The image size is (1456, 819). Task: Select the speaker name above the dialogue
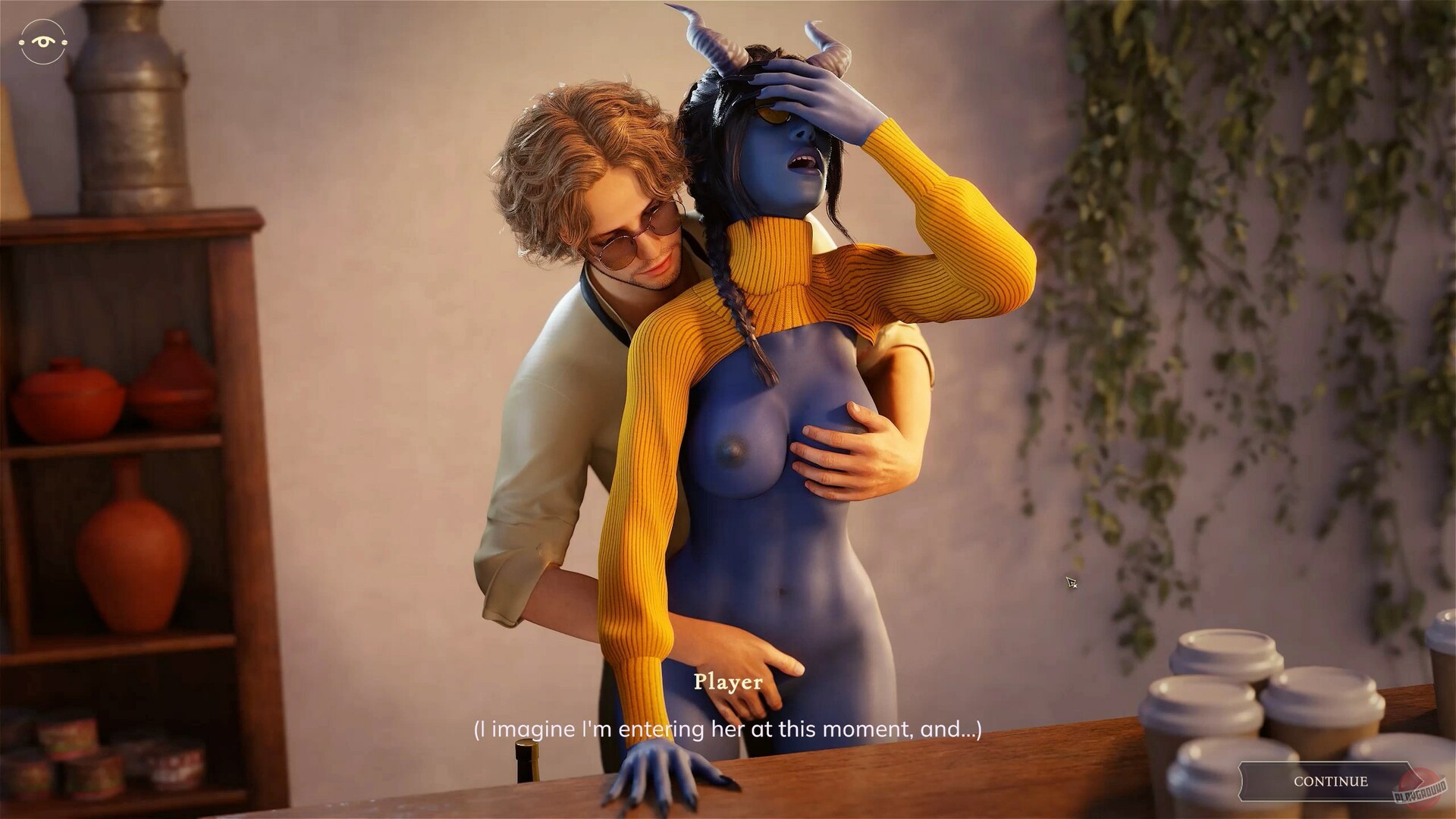click(x=729, y=682)
